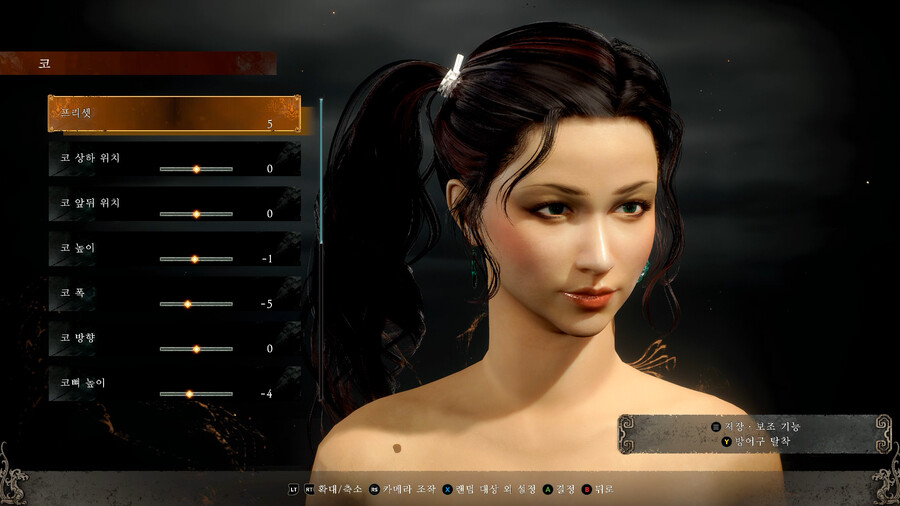Select the 프리셋 (Preset) row
Image resolution: width=900 pixels, height=506 pixels.
174,114
